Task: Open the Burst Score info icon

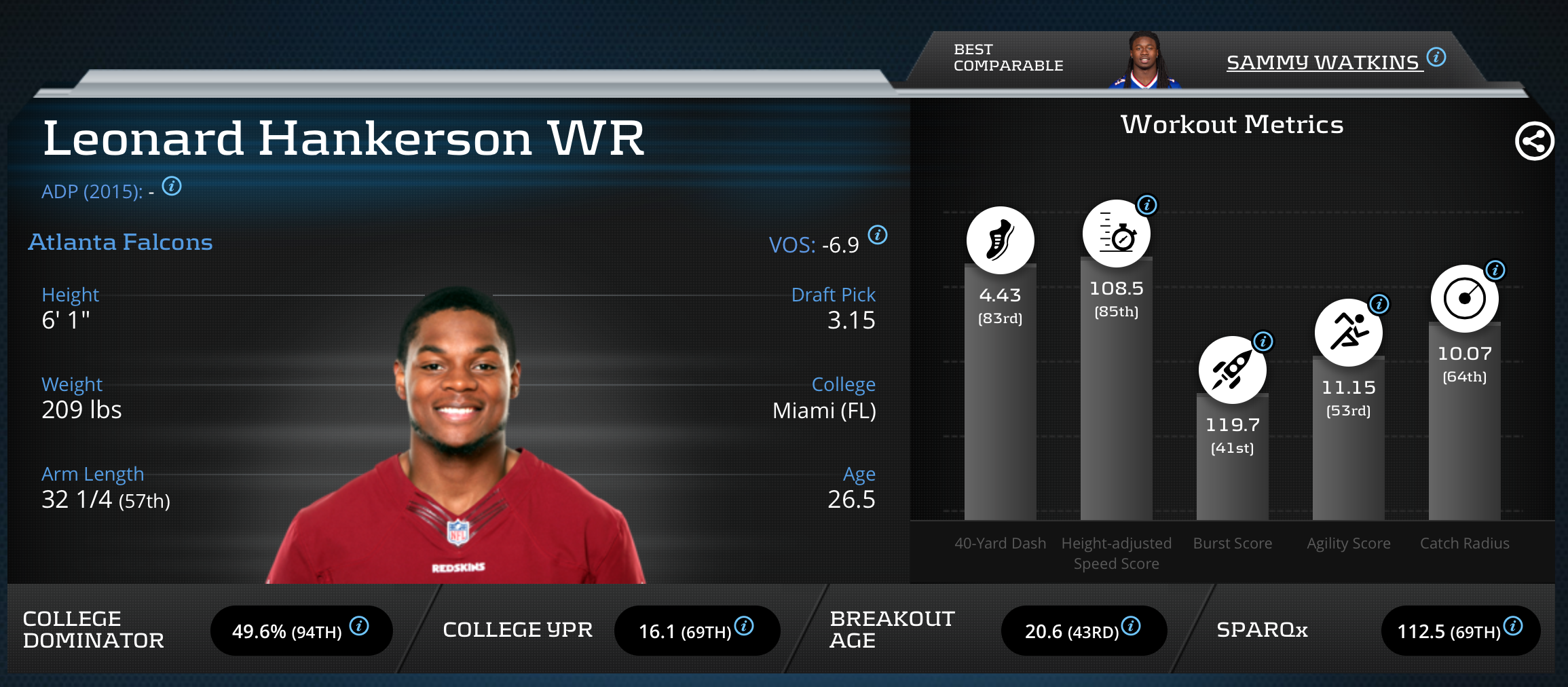Action: [1263, 341]
